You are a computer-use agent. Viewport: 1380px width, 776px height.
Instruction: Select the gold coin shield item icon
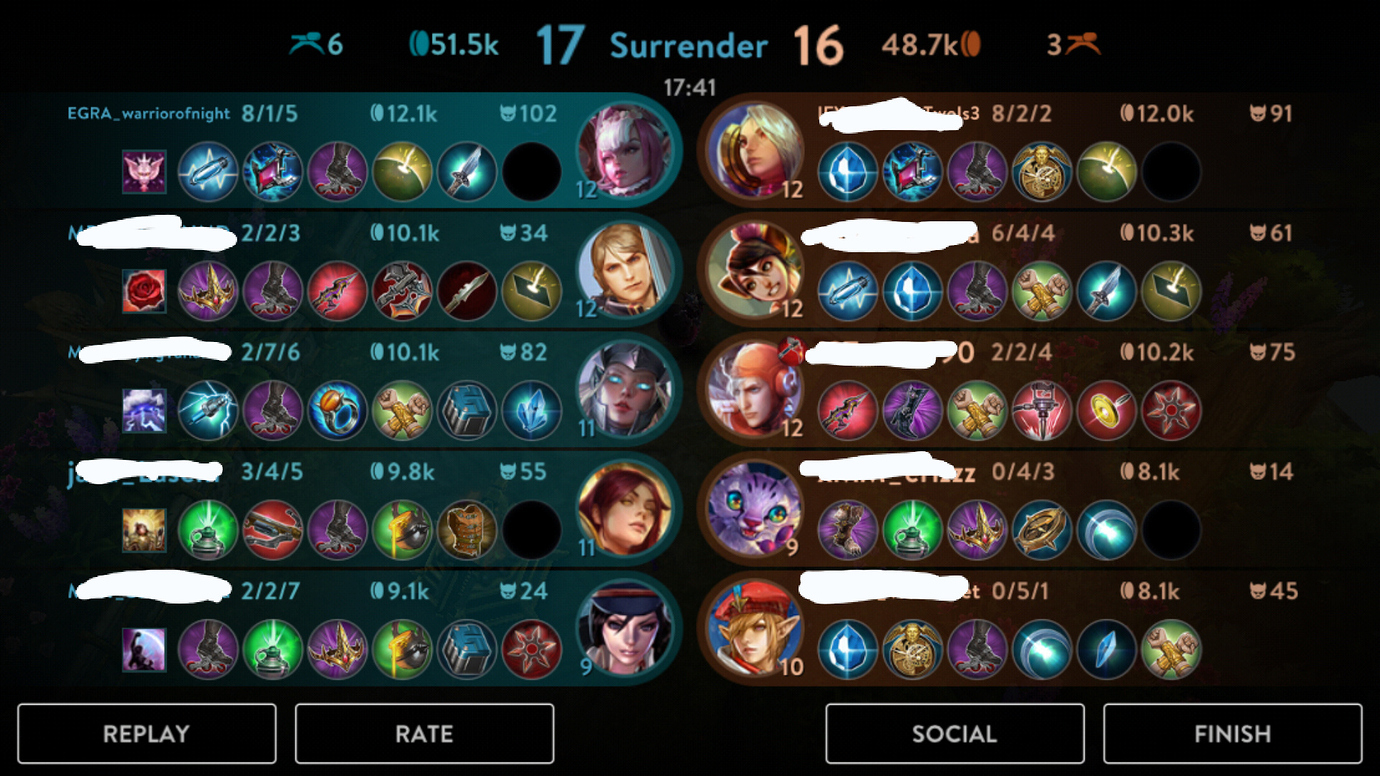click(1106, 411)
